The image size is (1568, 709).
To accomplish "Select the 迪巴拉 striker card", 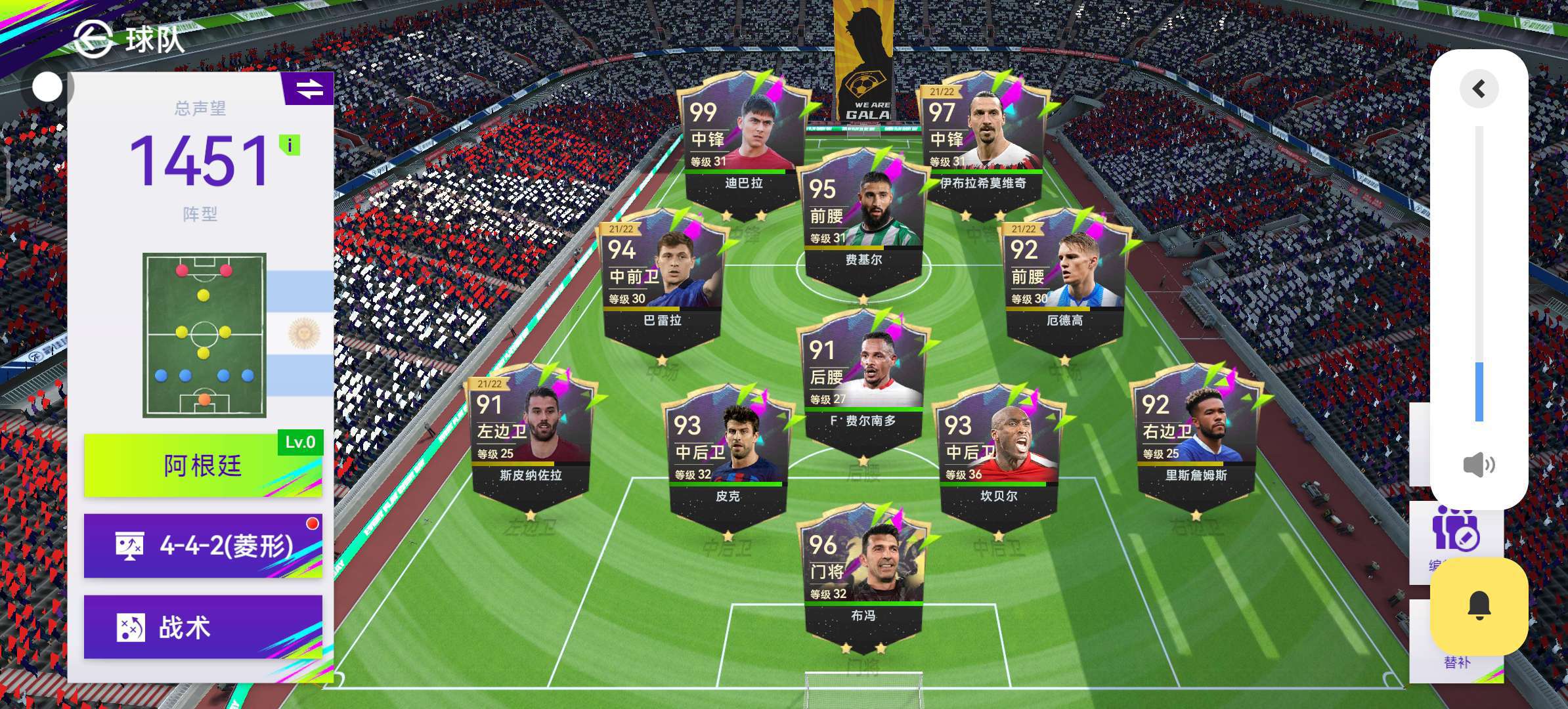I will 743,144.
